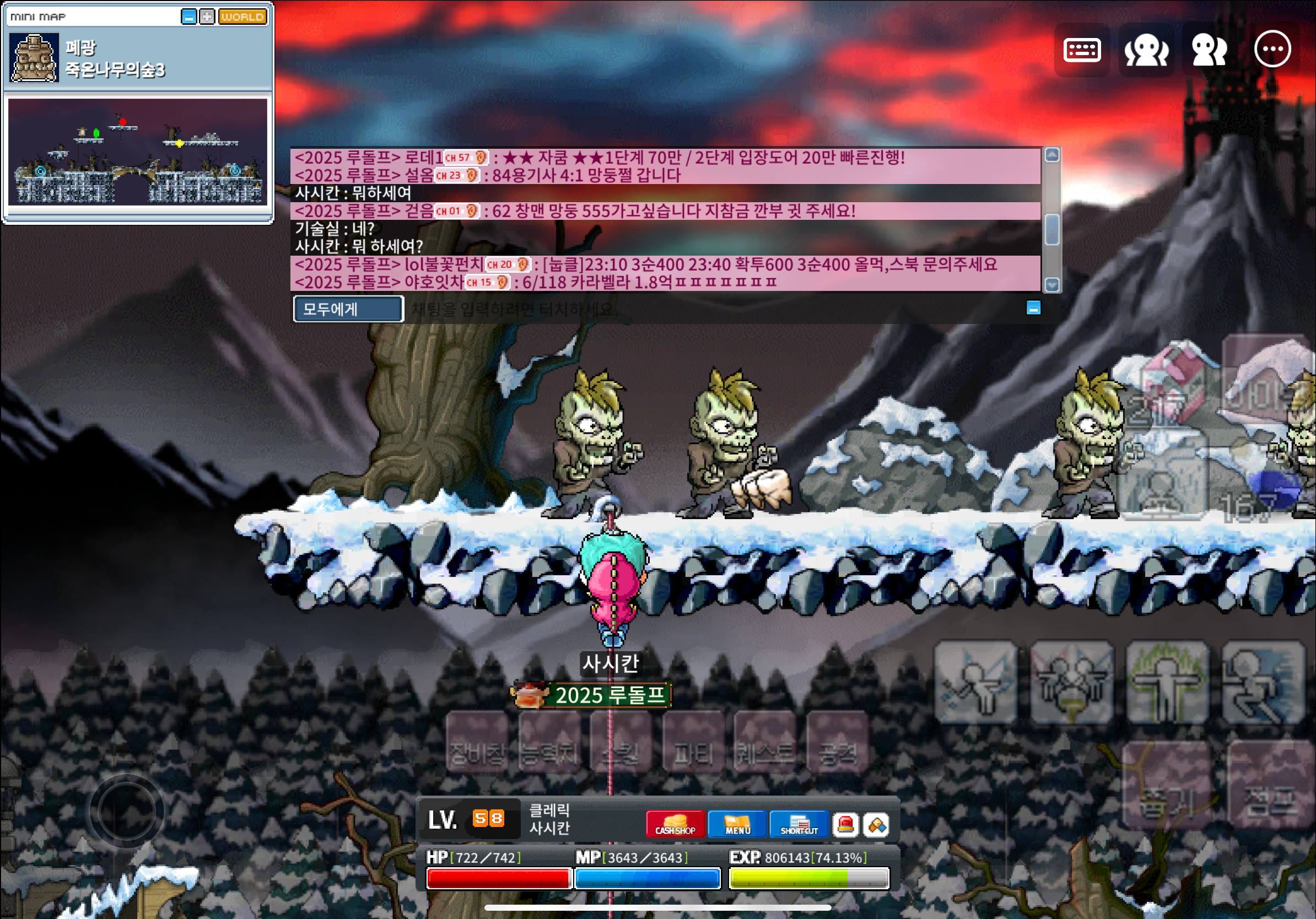Tap the 점프 jump button
Screen dimensions: 1316x919
1269,786
